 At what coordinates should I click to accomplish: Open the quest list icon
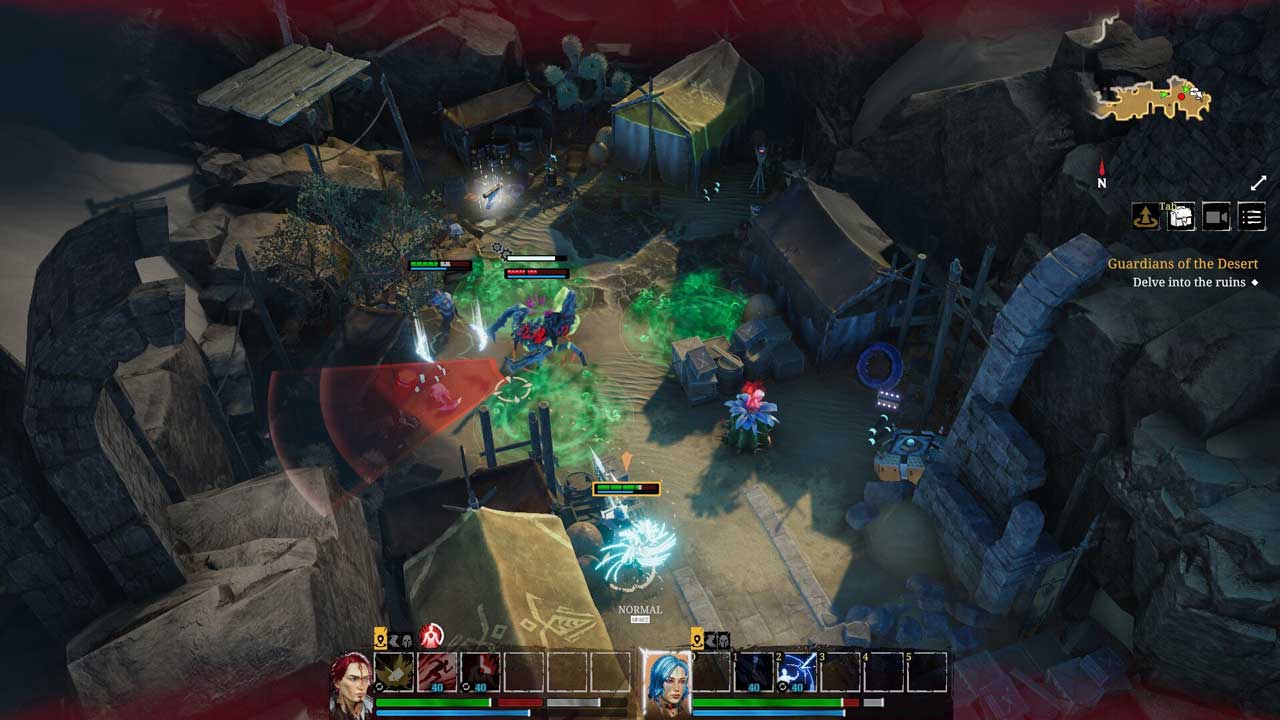(x=1251, y=216)
